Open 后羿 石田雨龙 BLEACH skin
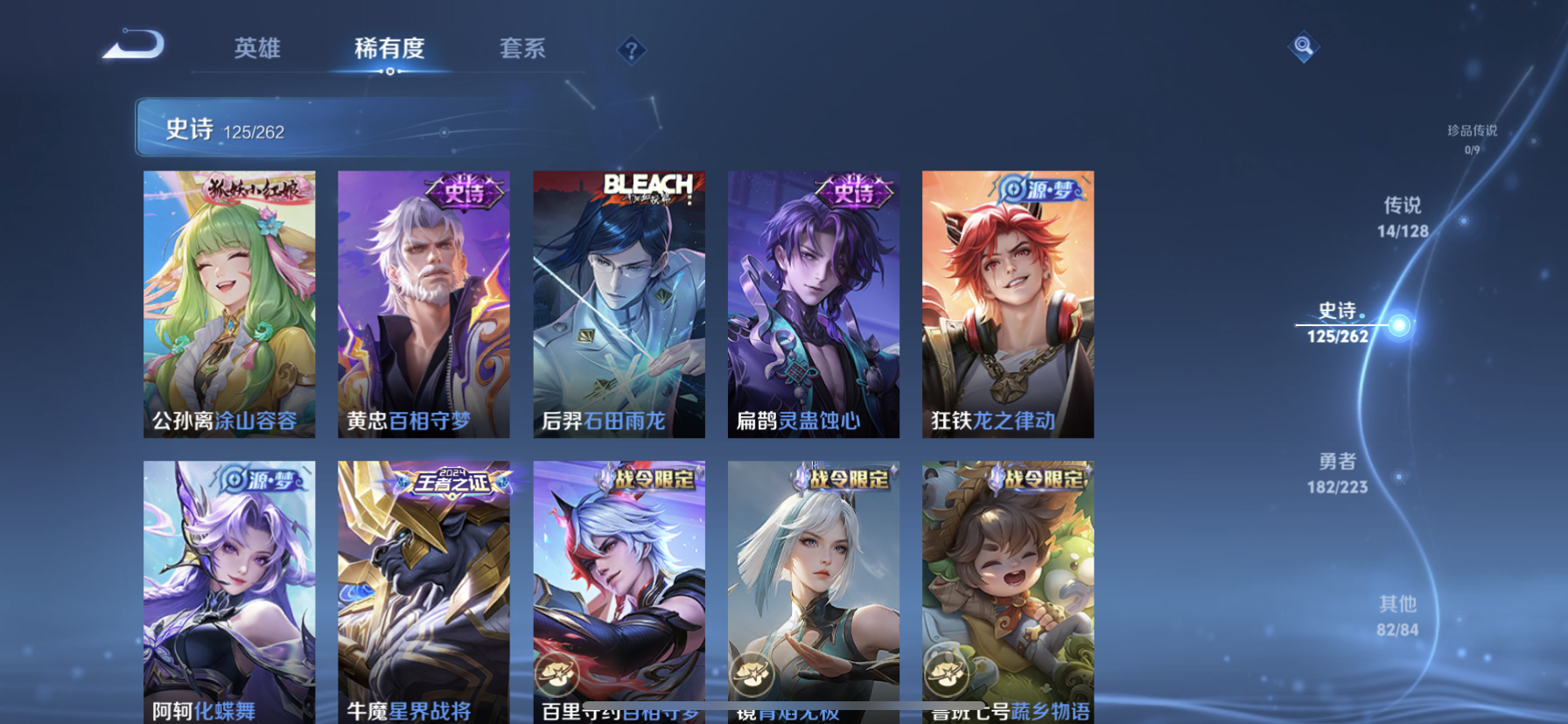The height and width of the screenshot is (724, 1568). coord(619,303)
